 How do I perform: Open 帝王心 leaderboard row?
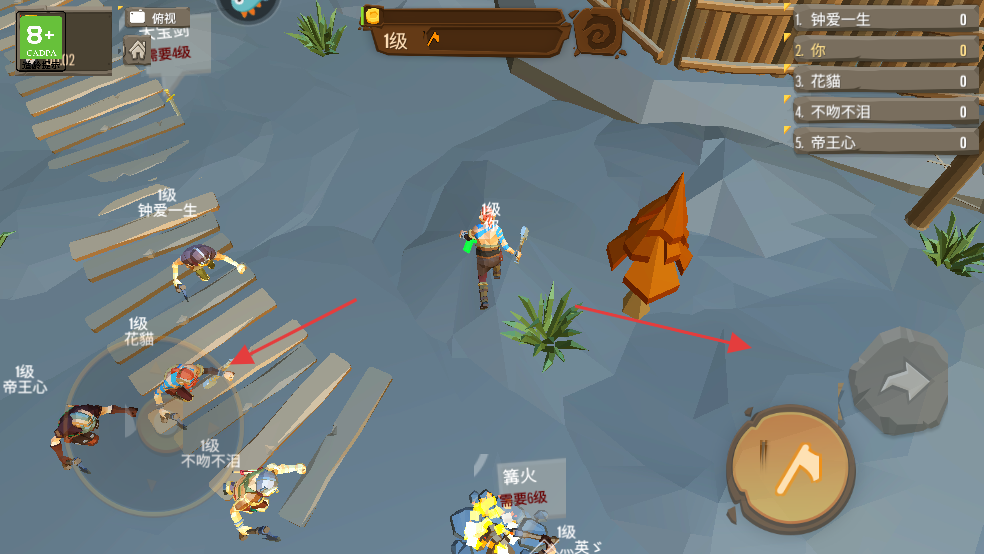[x=882, y=142]
